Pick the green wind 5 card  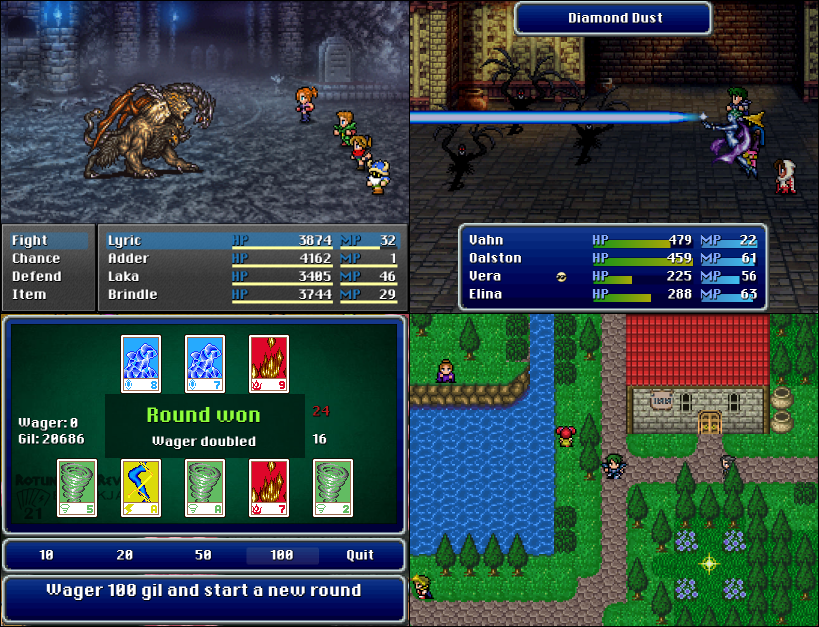click(76, 488)
